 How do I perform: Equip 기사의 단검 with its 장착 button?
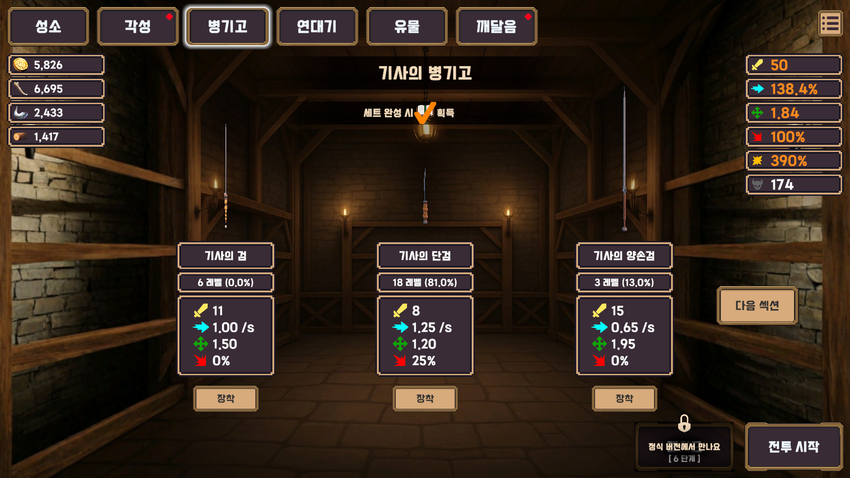[425, 399]
